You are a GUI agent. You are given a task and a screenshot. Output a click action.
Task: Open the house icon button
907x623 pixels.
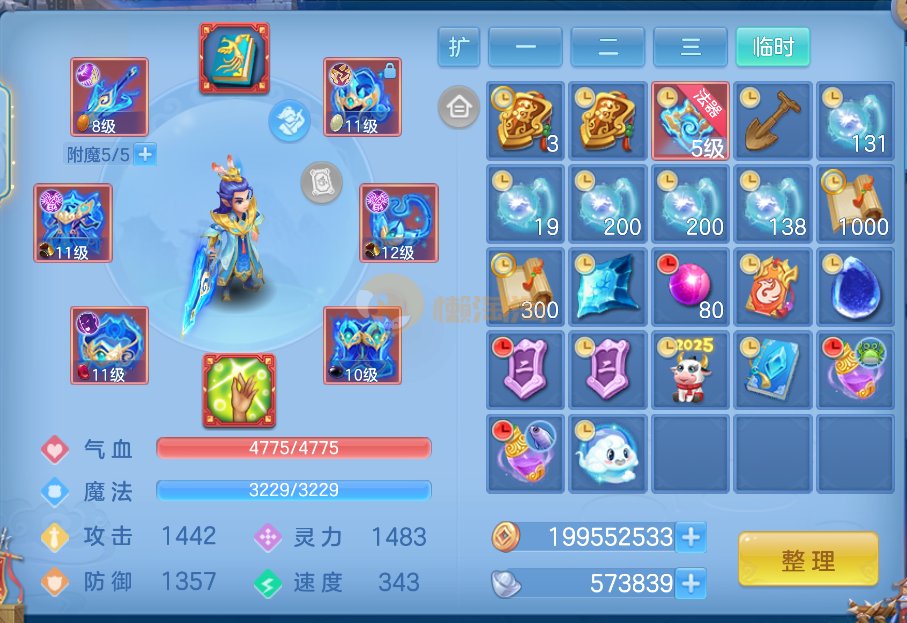(x=458, y=107)
